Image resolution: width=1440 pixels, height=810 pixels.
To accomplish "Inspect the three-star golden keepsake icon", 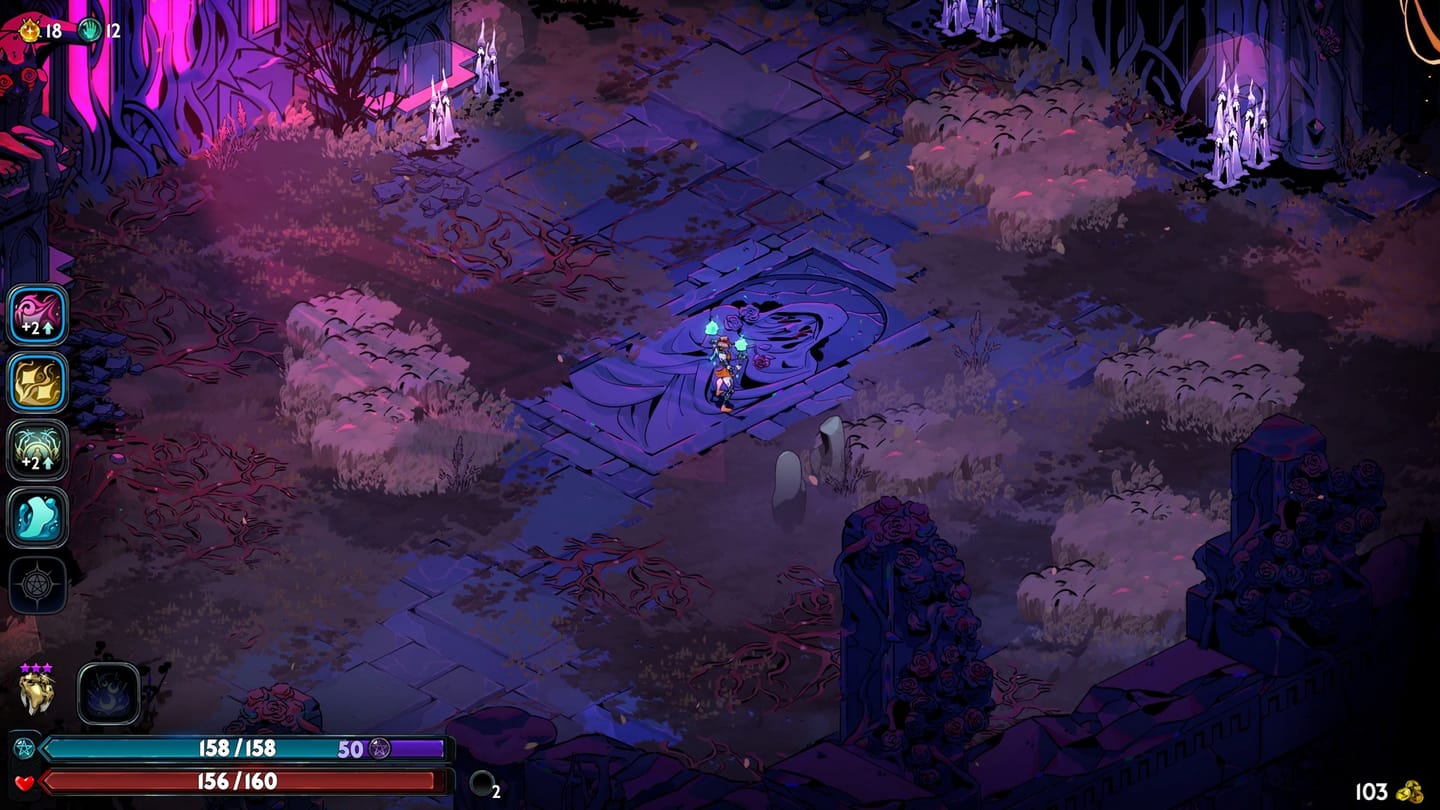I will [36, 692].
